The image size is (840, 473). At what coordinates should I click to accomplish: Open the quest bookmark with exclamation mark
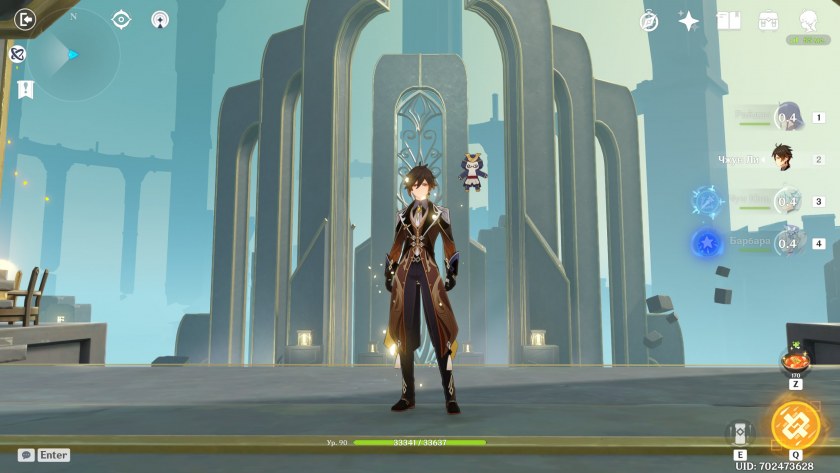(25, 89)
